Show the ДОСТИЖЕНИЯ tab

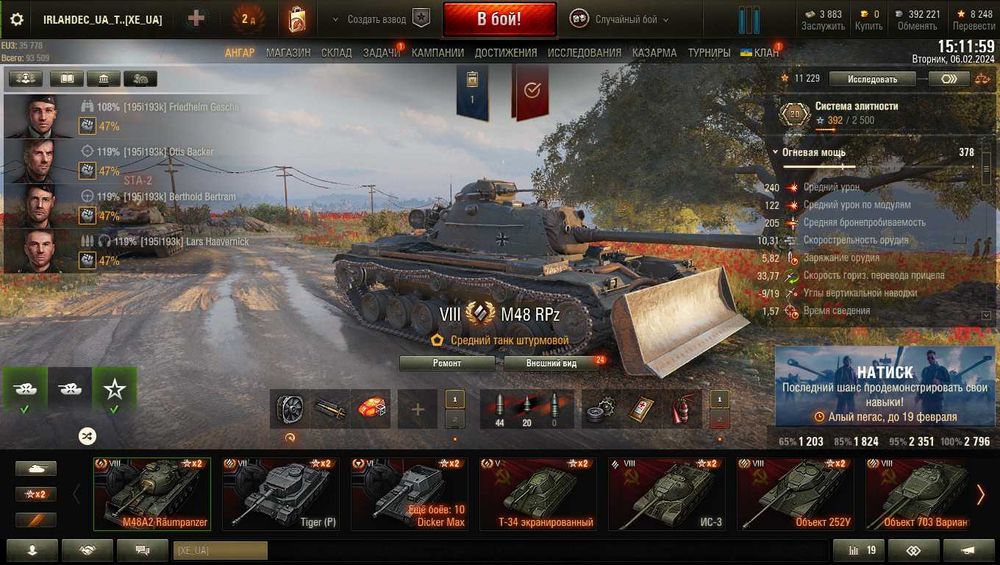(506, 52)
